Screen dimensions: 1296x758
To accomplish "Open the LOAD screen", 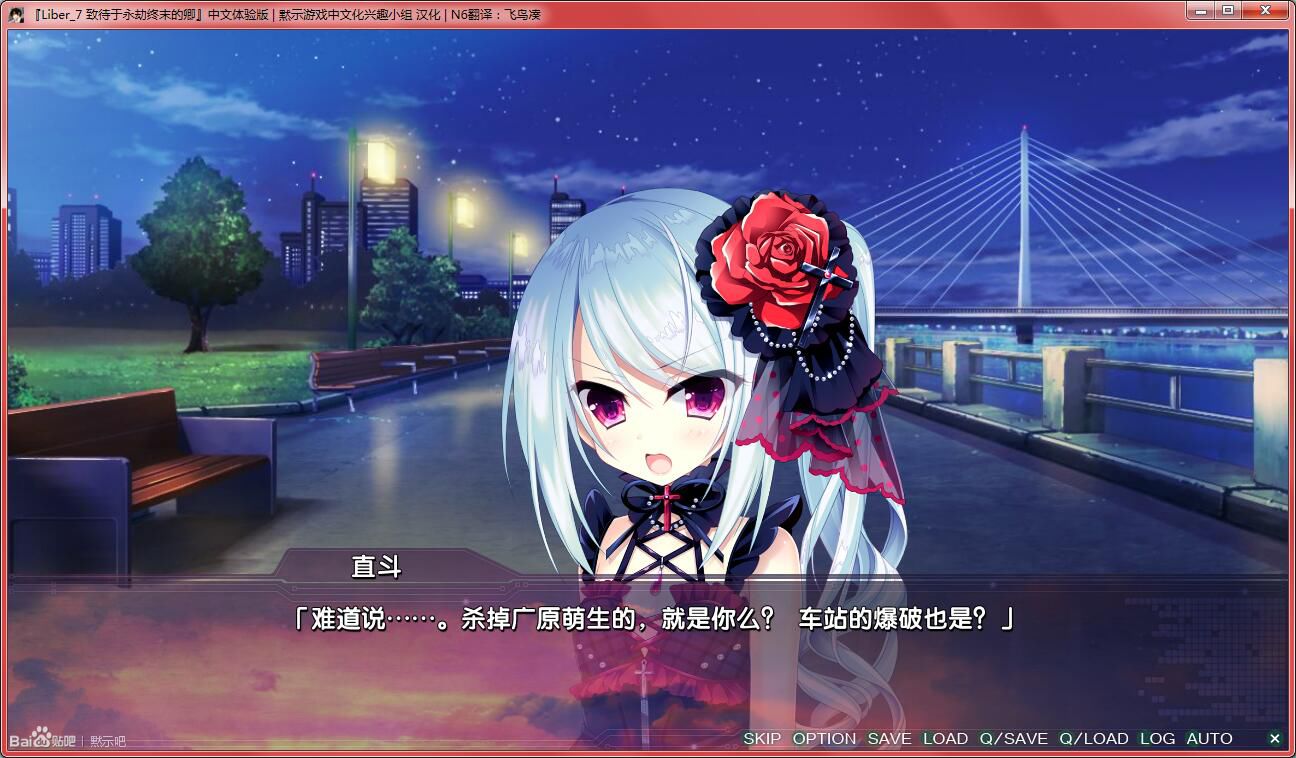I will pos(944,738).
